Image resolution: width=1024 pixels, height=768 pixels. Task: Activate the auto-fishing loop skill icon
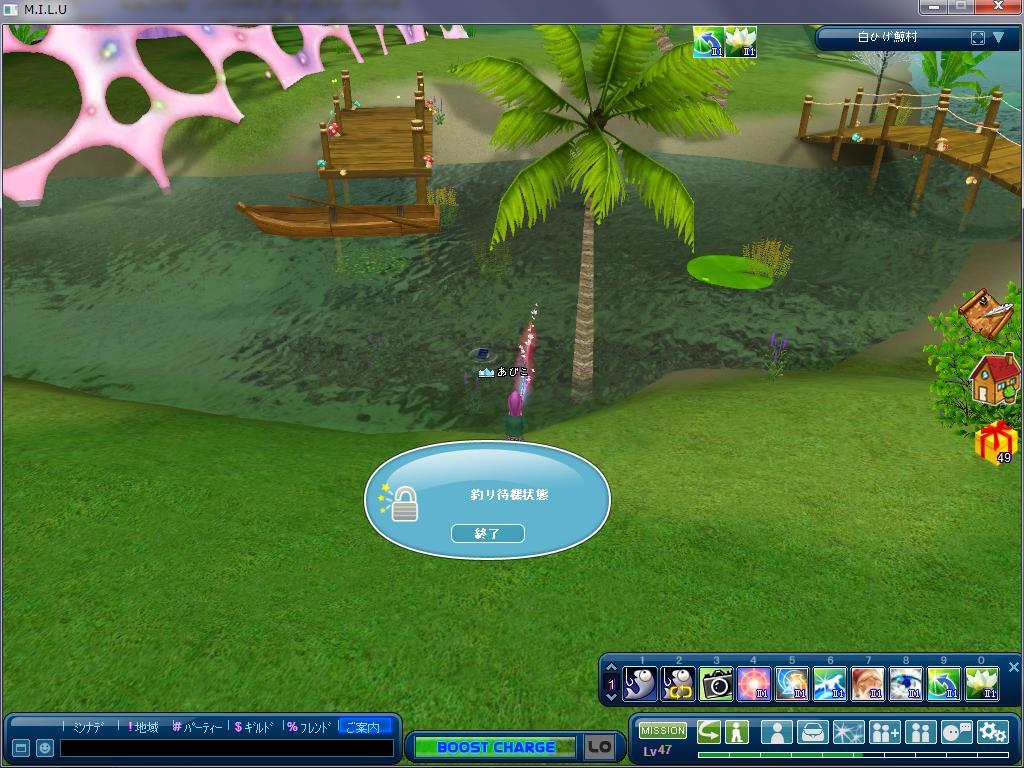click(678, 684)
